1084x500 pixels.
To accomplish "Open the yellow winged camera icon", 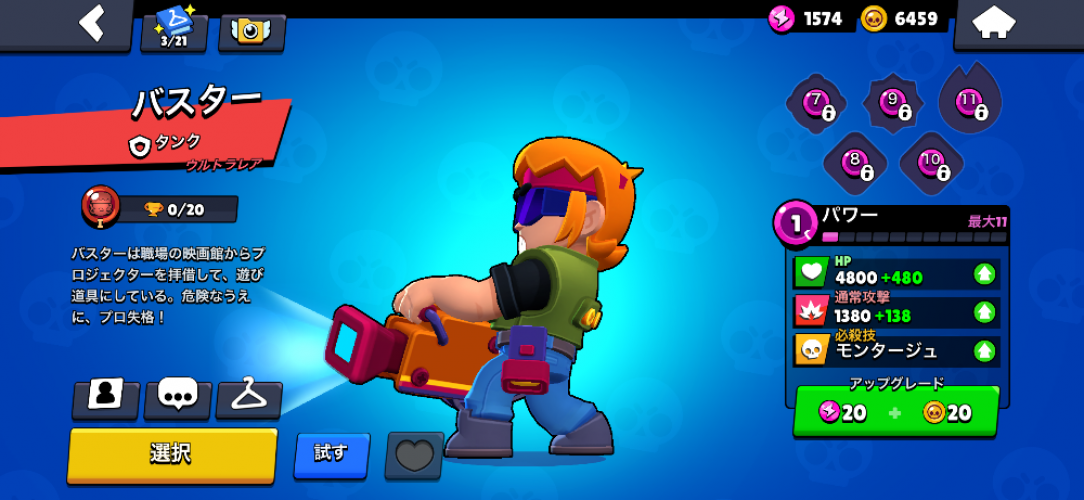I will 251,31.
